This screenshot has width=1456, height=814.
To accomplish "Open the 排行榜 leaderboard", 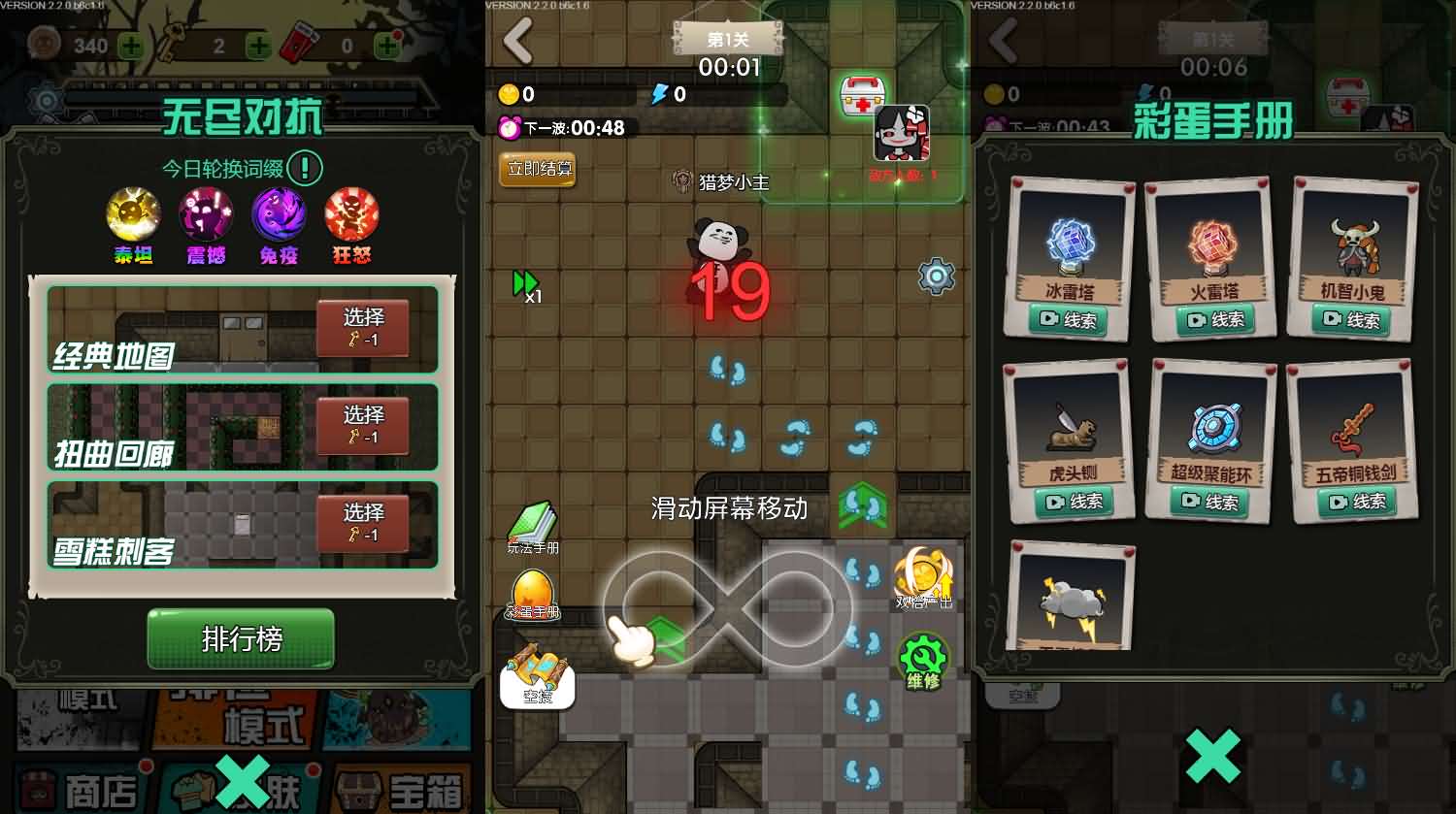I will point(240,638).
